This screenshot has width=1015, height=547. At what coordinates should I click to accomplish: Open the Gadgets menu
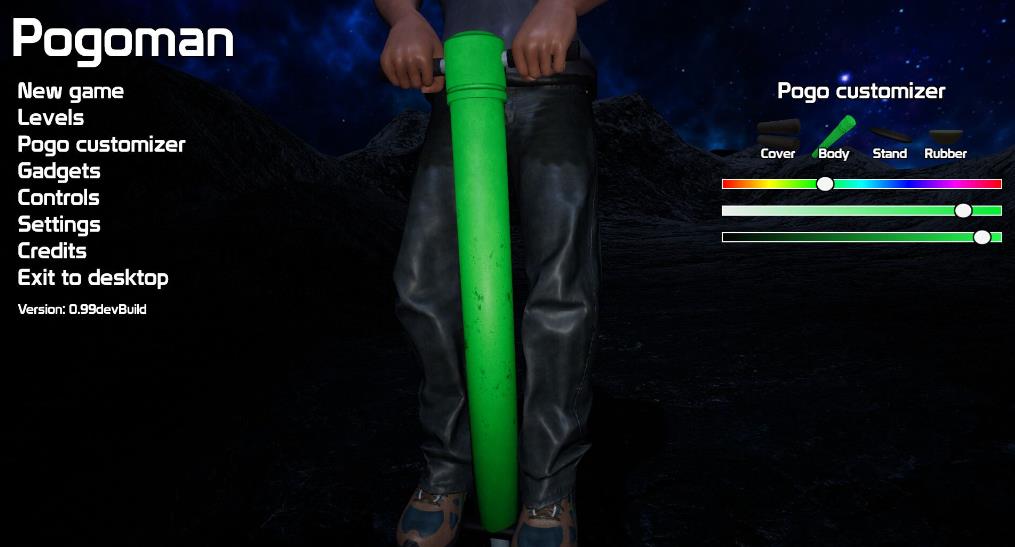pyautogui.click(x=59, y=171)
